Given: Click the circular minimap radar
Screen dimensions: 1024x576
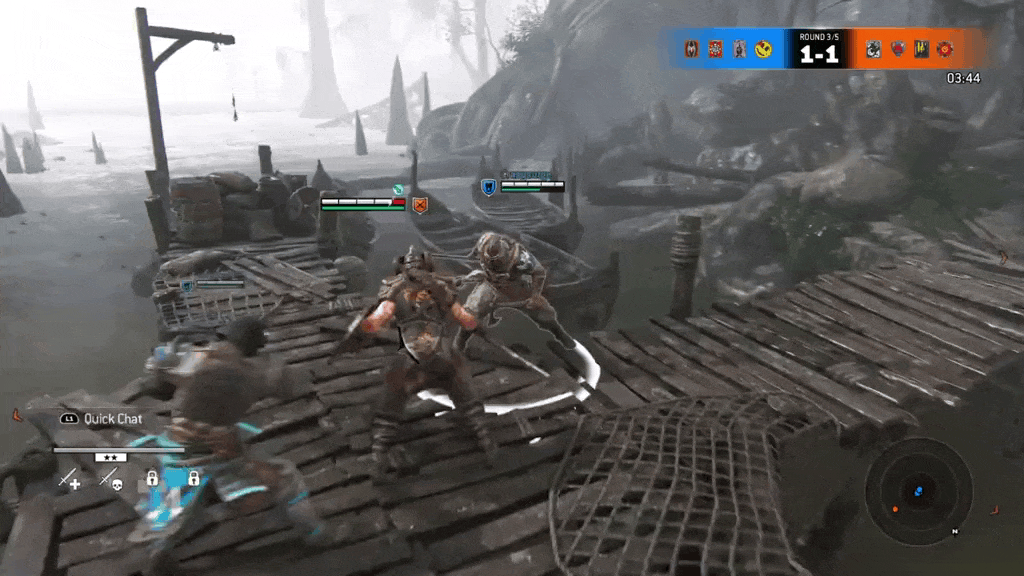Looking at the screenshot, I should click(918, 491).
